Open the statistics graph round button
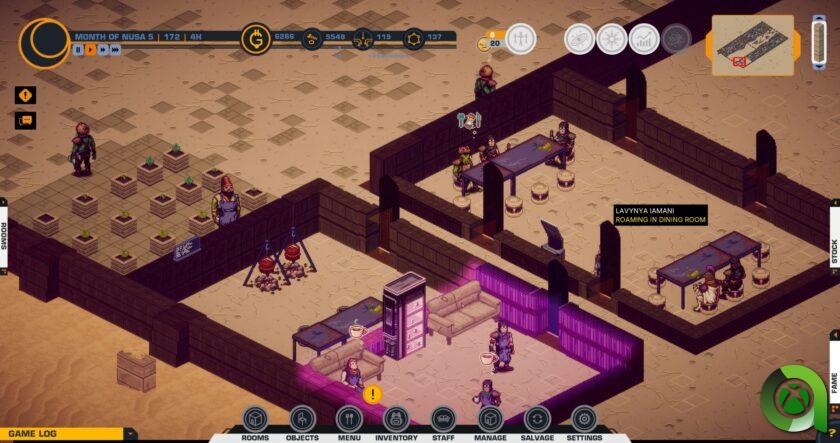The image size is (840, 443). click(645, 39)
